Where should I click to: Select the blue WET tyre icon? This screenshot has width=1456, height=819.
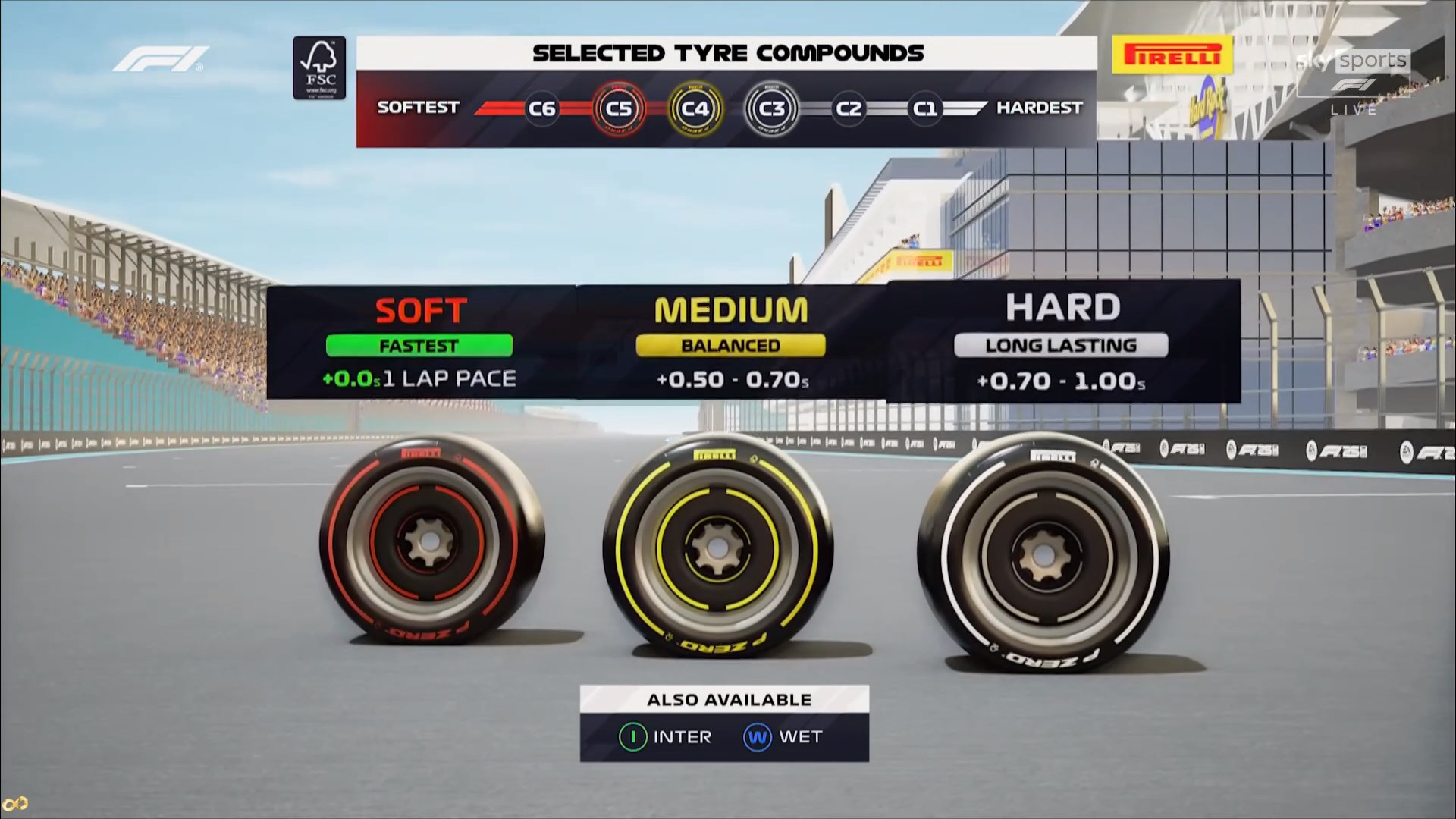click(757, 736)
